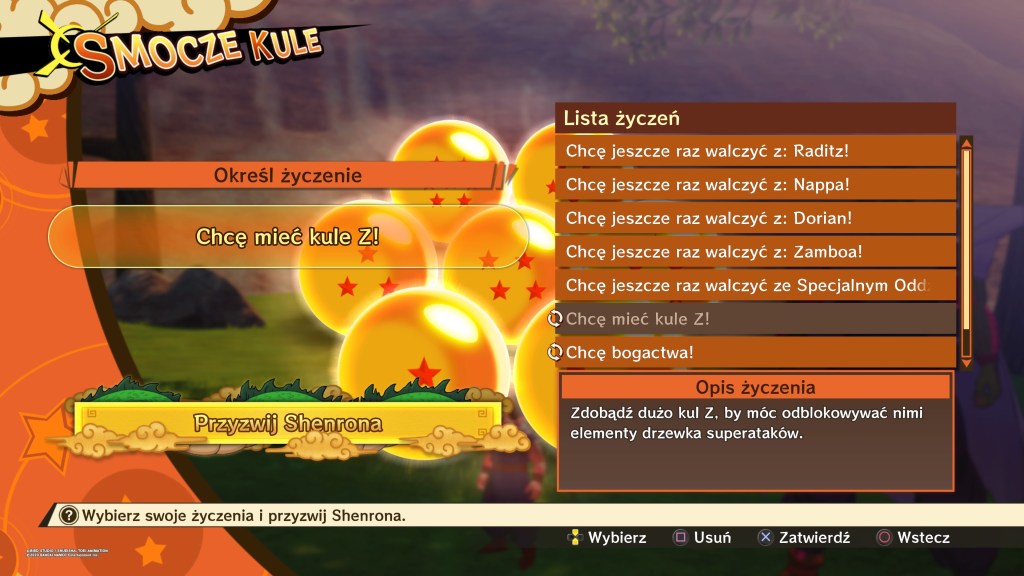Select the Zamboa rematch wish
Screen dimensions: 1024x576
point(755,252)
